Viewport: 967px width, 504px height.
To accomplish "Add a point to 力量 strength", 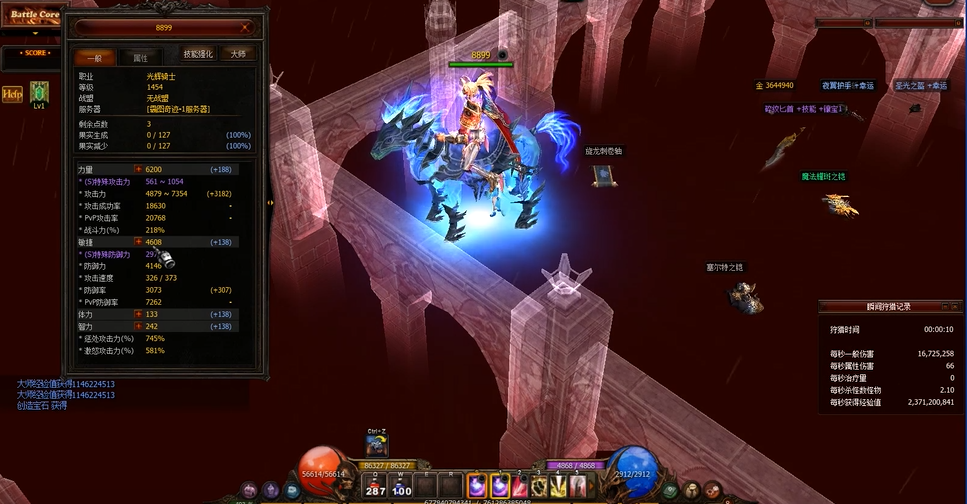I will click(x=138, y=170).
